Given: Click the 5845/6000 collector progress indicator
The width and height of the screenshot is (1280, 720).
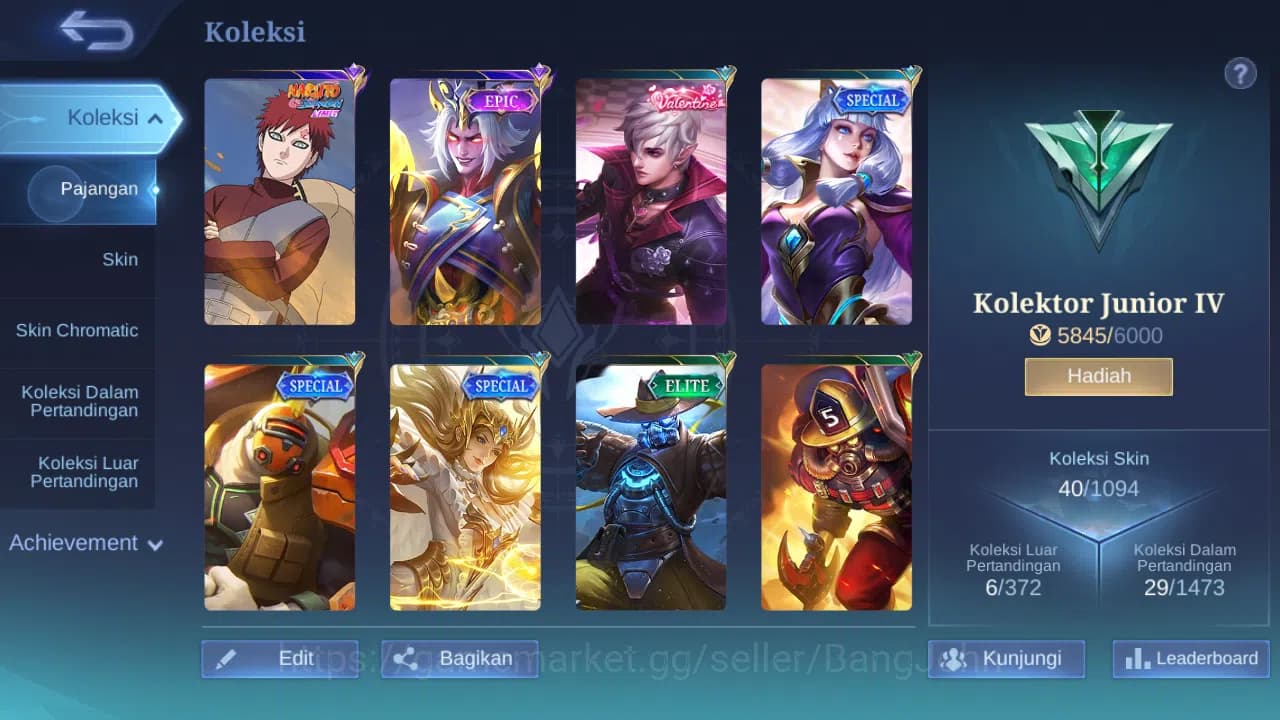Looking at the screenshot, I should click(x=1097, y=335).
